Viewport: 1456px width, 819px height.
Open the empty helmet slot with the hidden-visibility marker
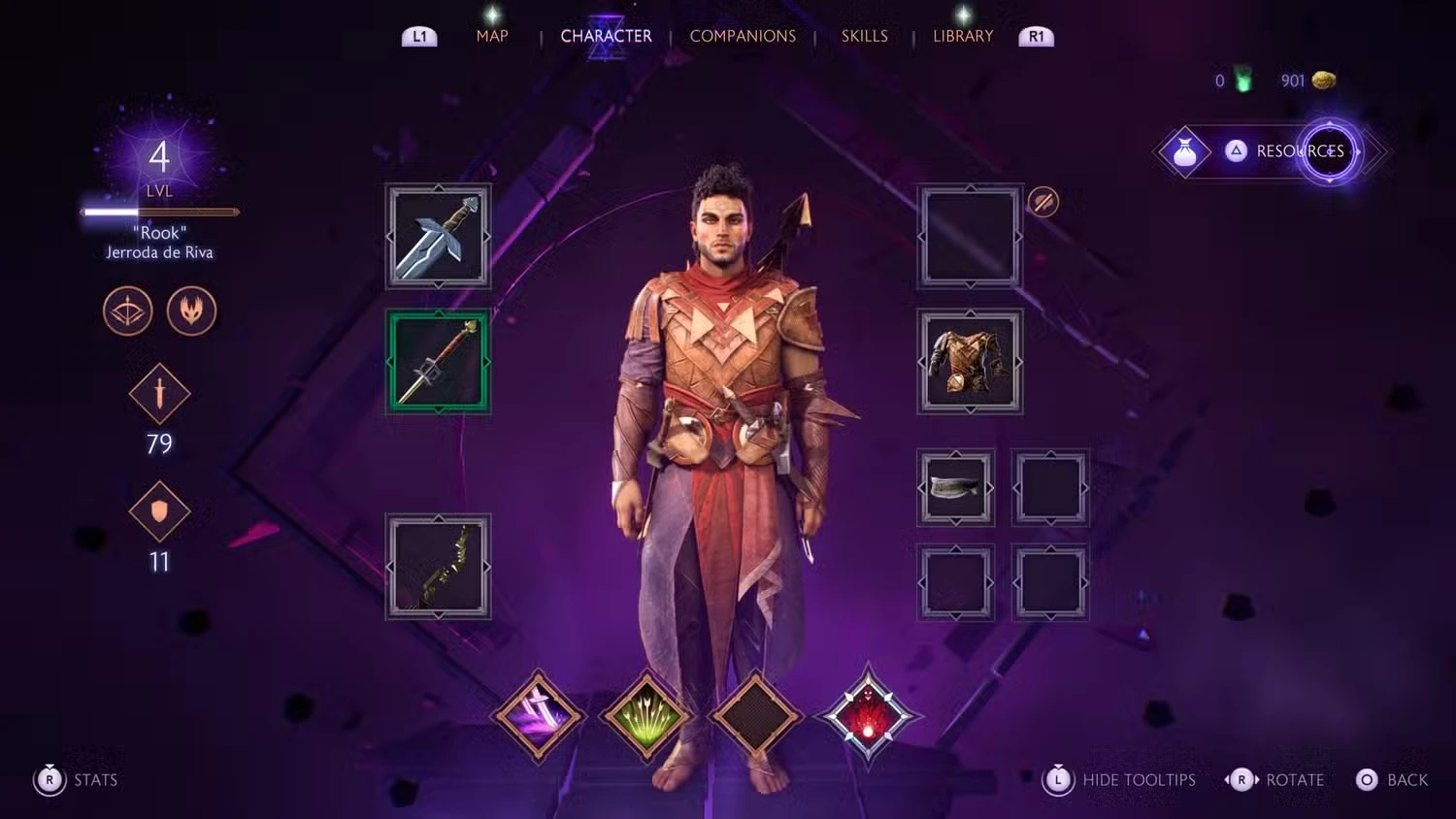tap(970, 236)
